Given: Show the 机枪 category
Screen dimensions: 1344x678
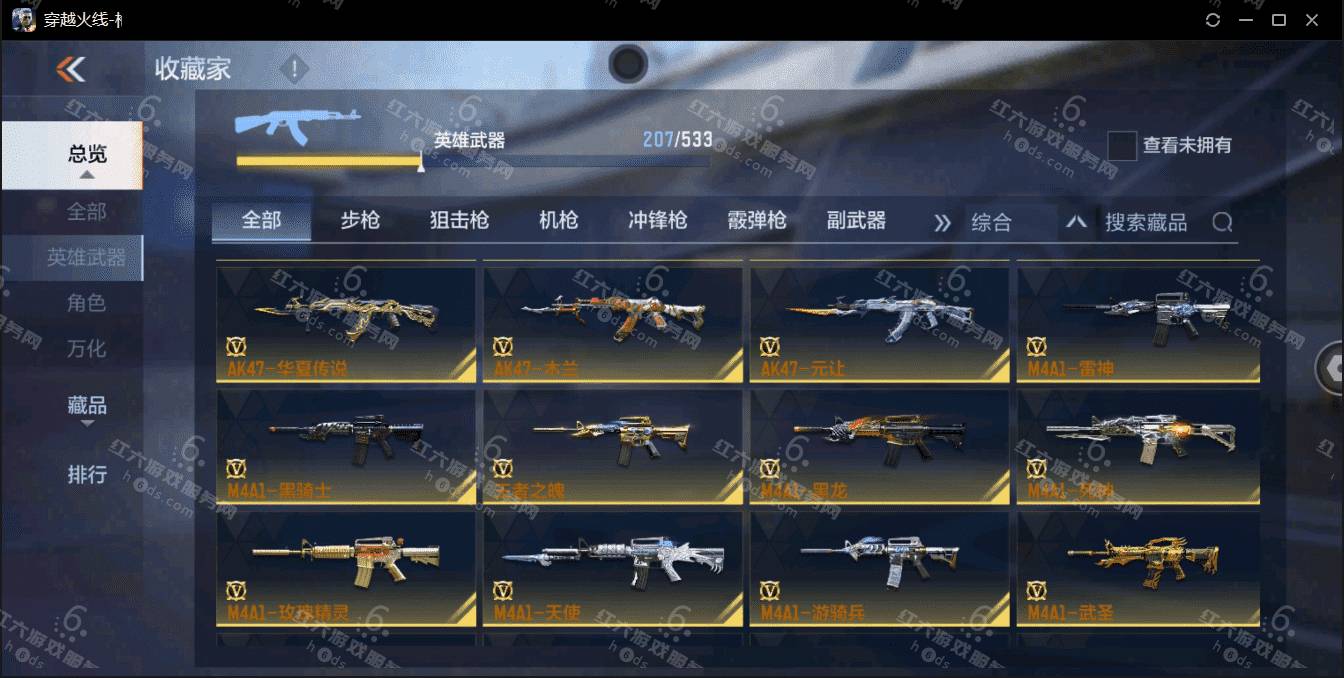Looking at the screenshot, I should click(558, 221).
